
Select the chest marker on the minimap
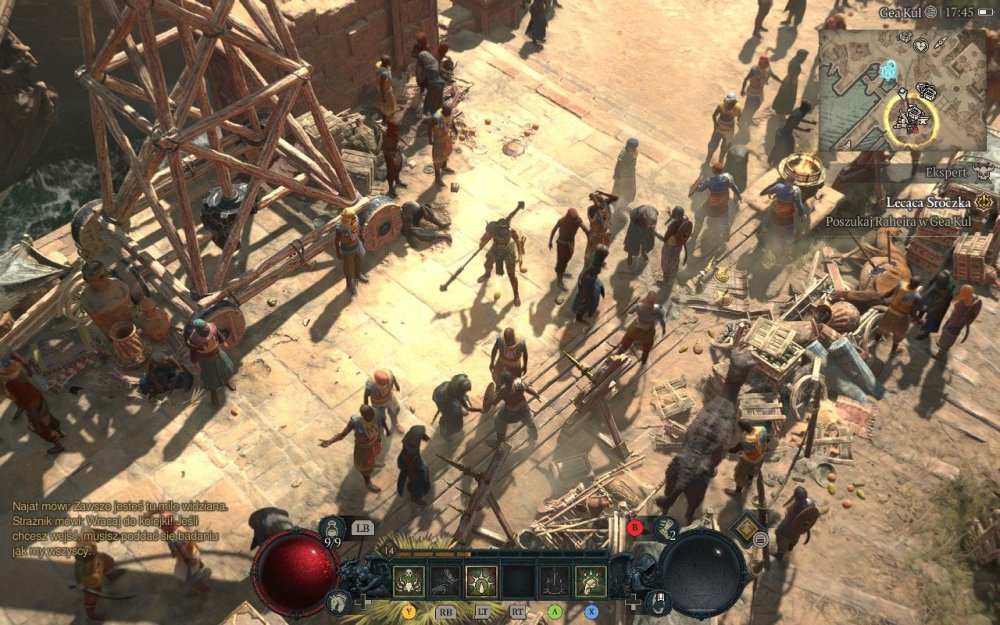[926, 93]
